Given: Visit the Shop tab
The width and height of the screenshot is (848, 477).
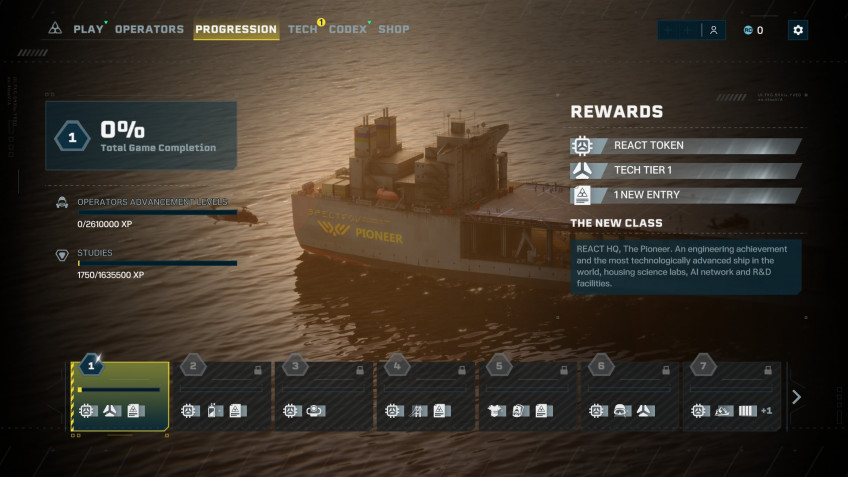Looking at the screenshot, I should tap(394, 29).
